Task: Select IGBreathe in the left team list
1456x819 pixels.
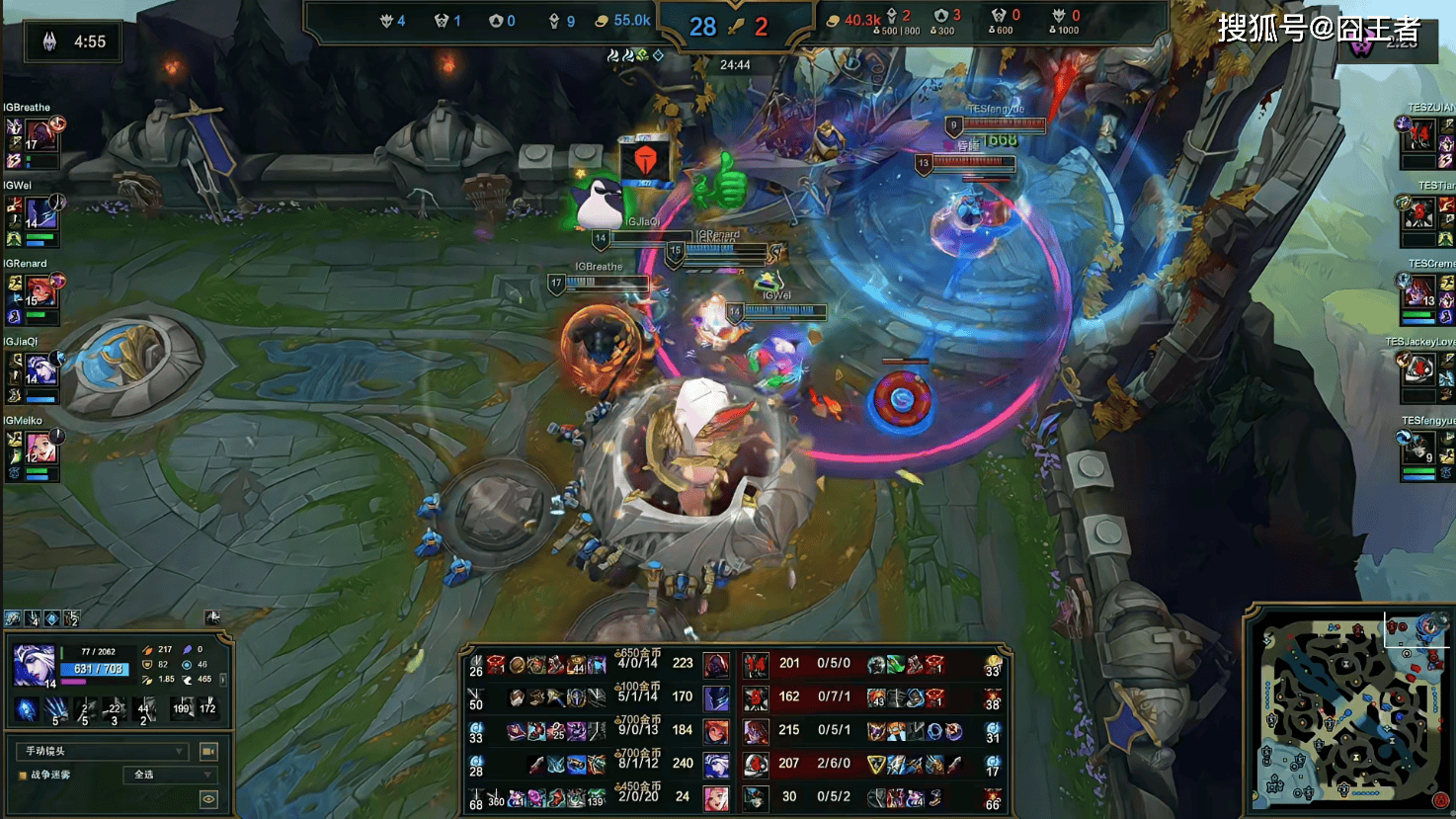Action: [x=40, y=133]
